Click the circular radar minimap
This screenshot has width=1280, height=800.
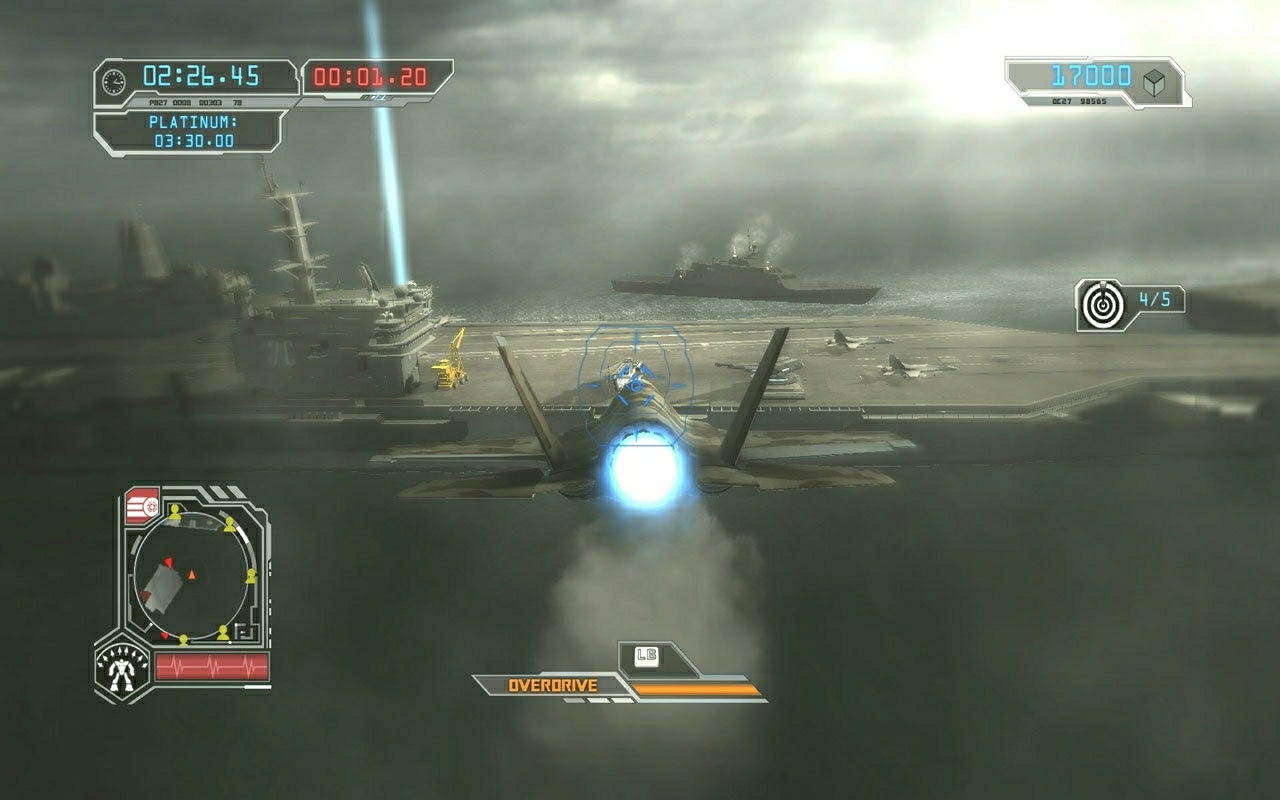(x=192, y=577)
